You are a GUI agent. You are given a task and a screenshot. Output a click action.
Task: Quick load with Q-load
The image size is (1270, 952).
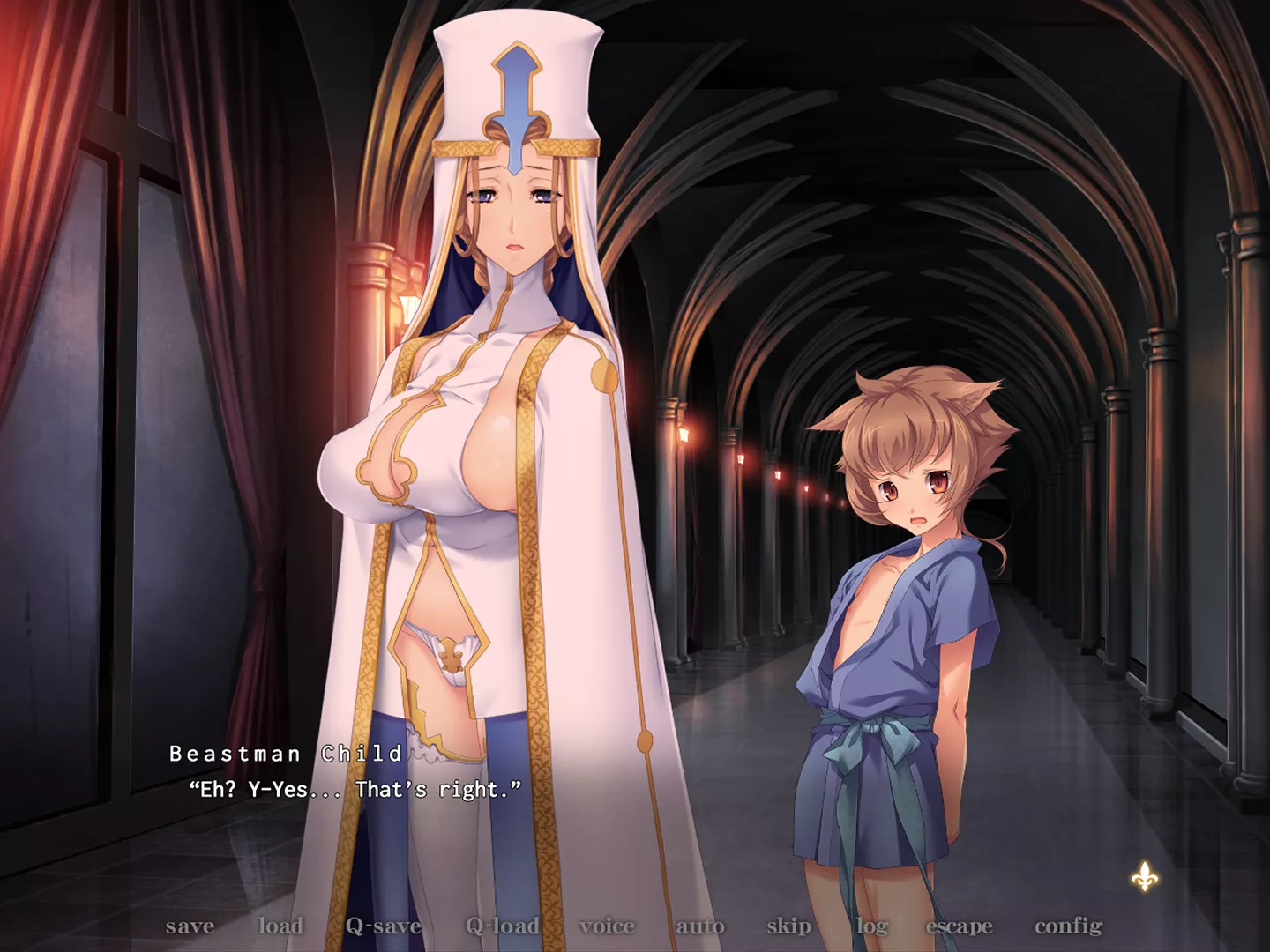503,926
